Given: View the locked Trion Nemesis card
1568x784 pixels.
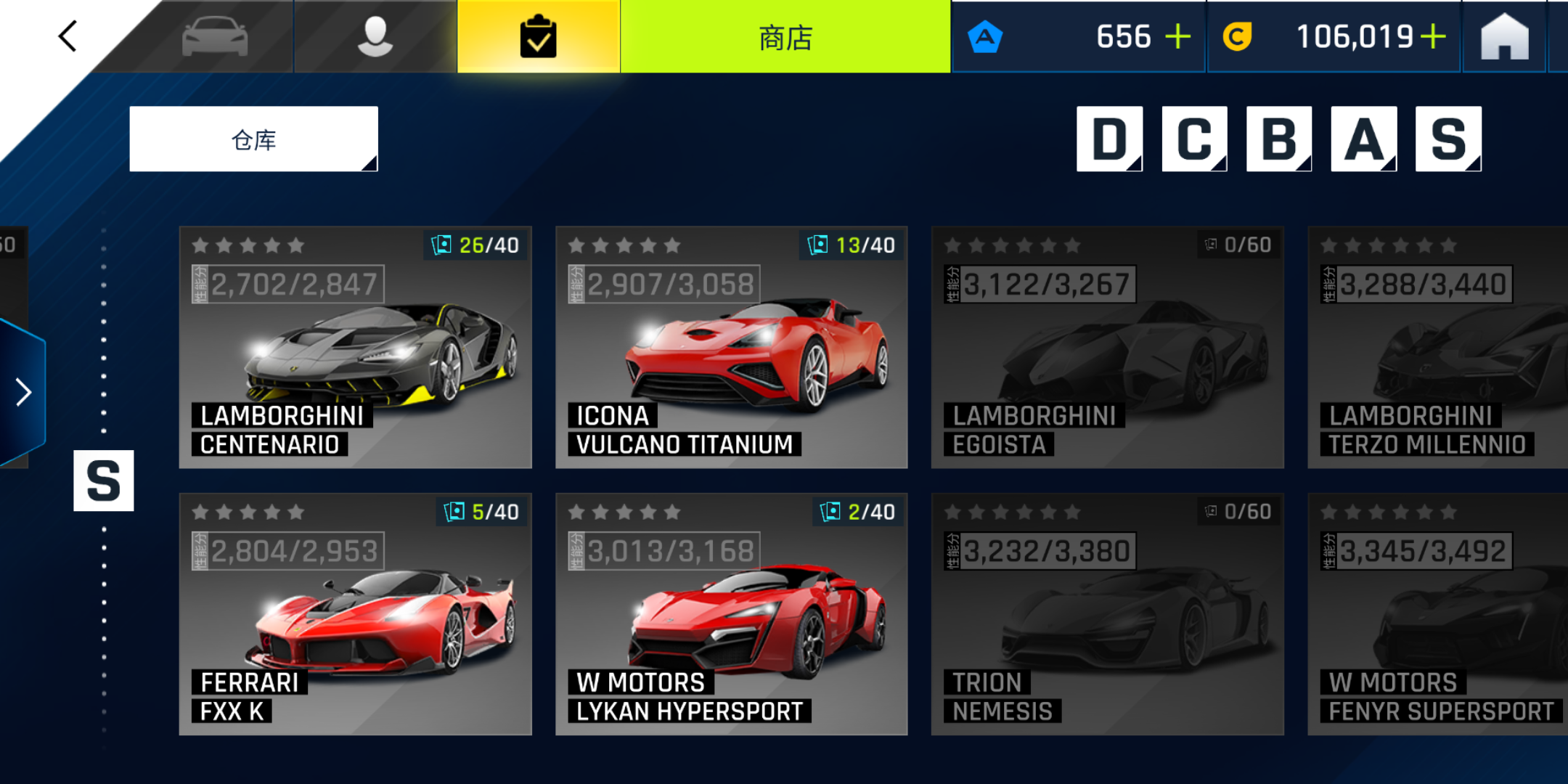Looking at the screenshot, I should pos(1107,614).
